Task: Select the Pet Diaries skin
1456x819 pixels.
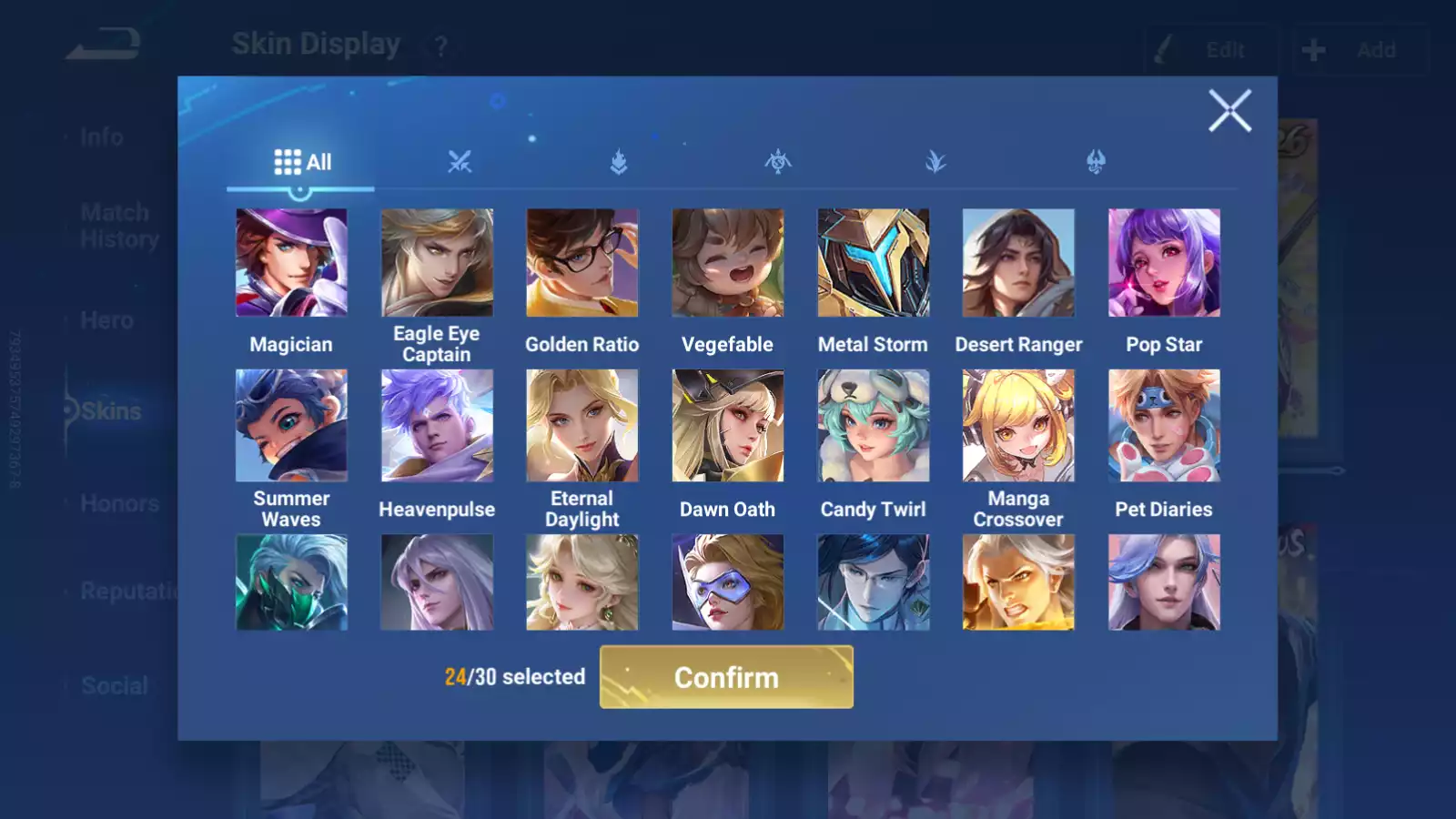Action: 1164,425
